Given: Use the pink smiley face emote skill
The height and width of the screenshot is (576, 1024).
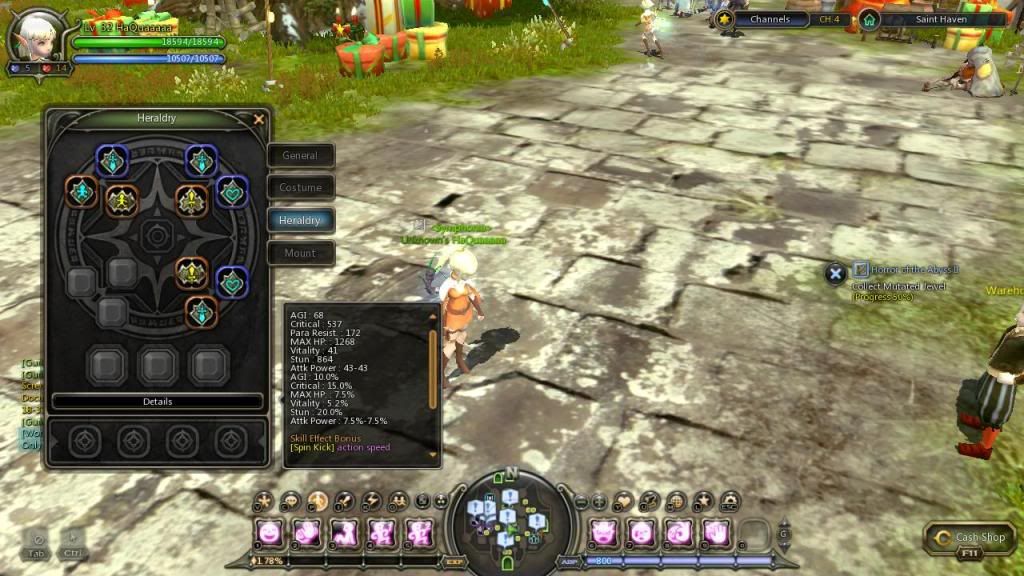Looking at the screenshot, I should click(269, 533).
